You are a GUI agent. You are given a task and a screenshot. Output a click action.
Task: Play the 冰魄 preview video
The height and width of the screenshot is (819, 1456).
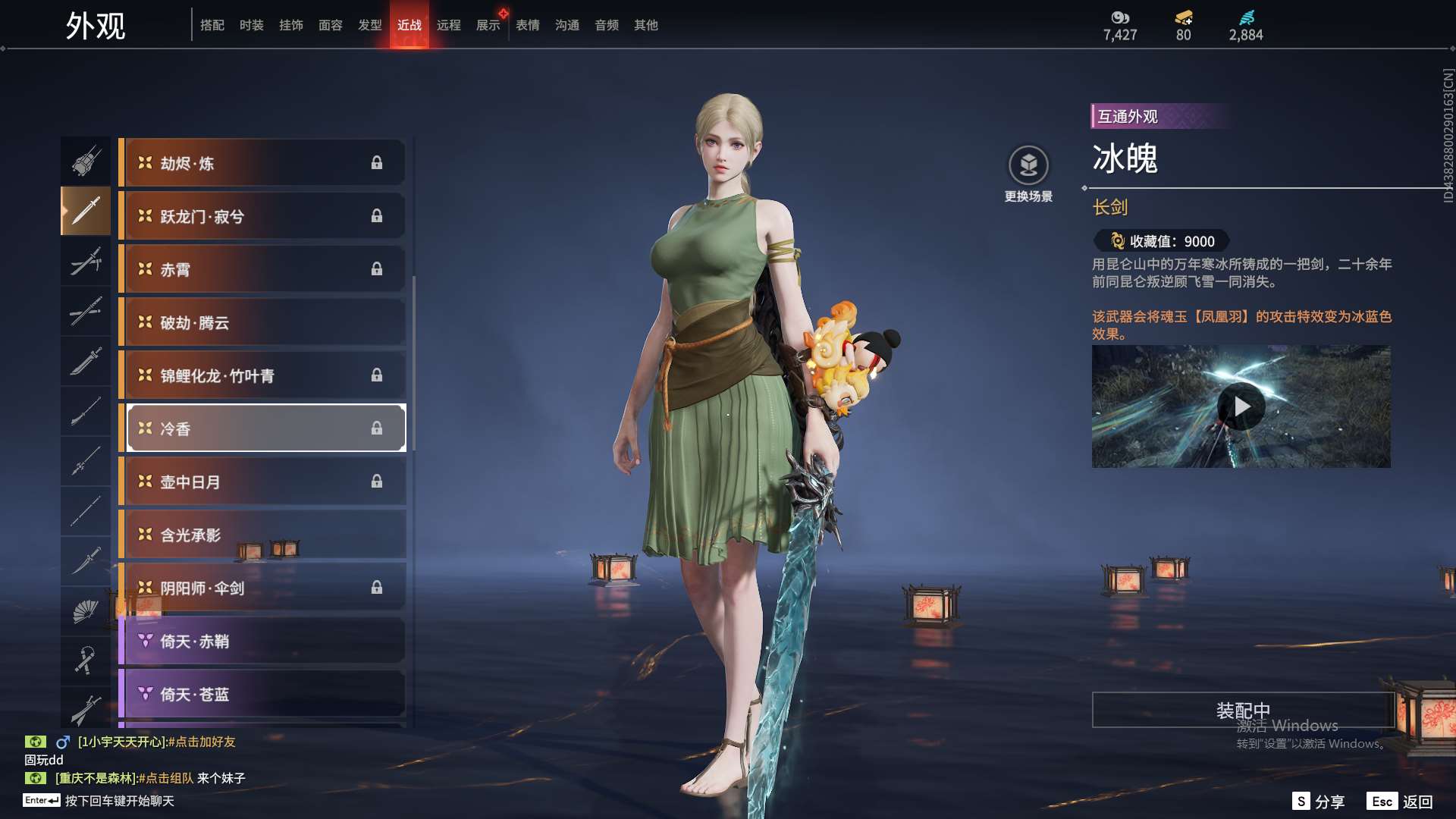(1241, 406)
